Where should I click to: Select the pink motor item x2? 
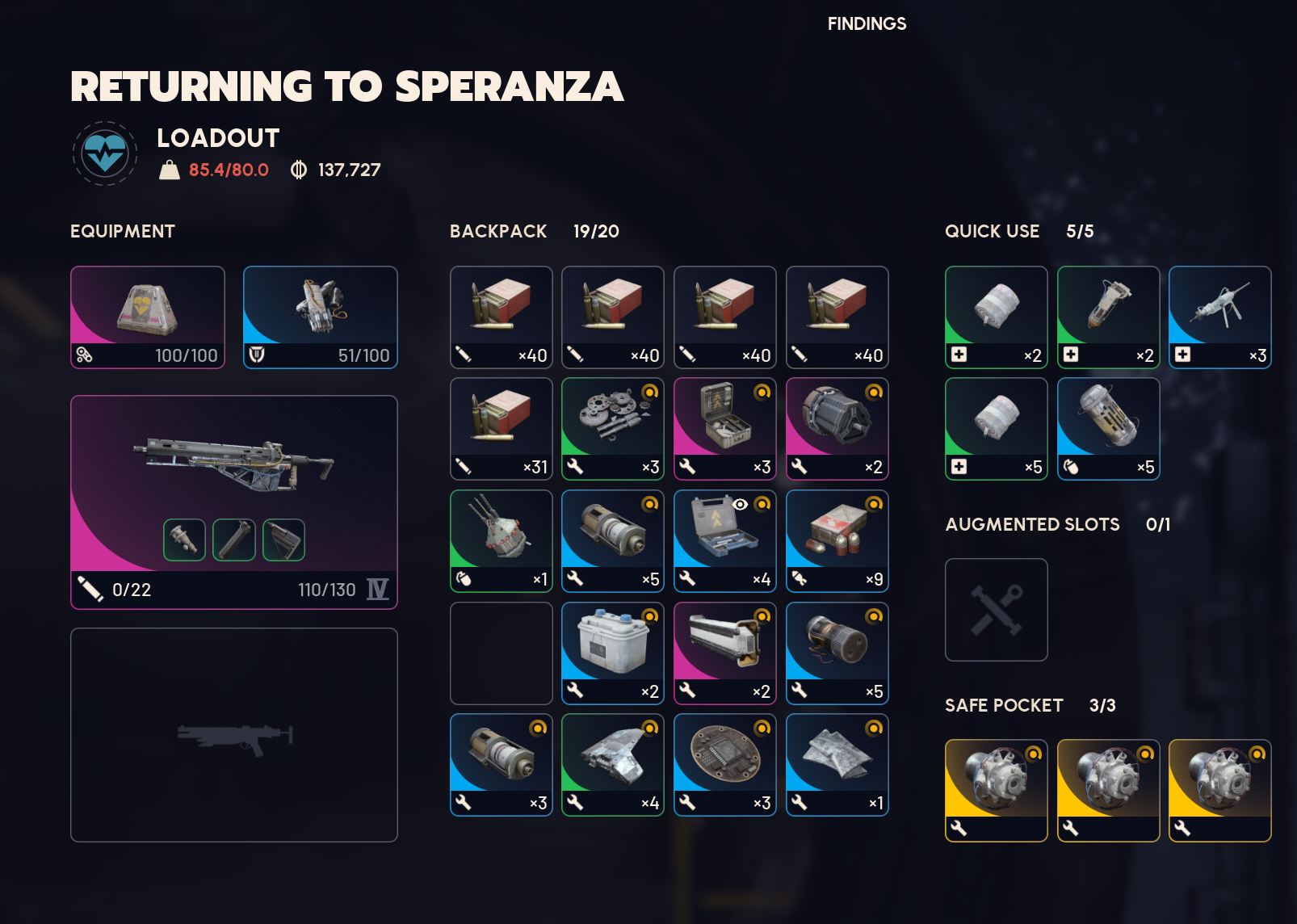837,429
